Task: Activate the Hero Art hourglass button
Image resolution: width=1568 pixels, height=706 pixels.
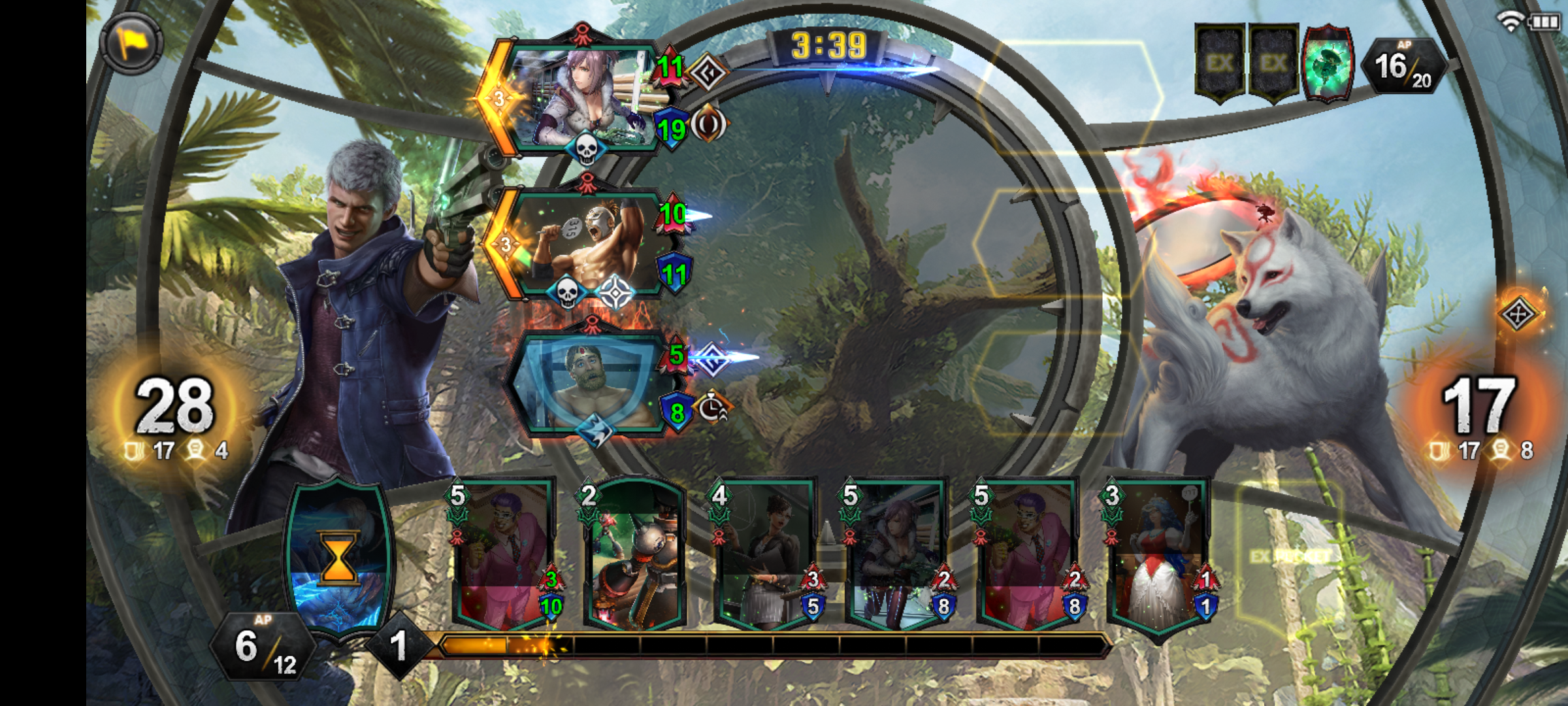Action: point(338,559)
